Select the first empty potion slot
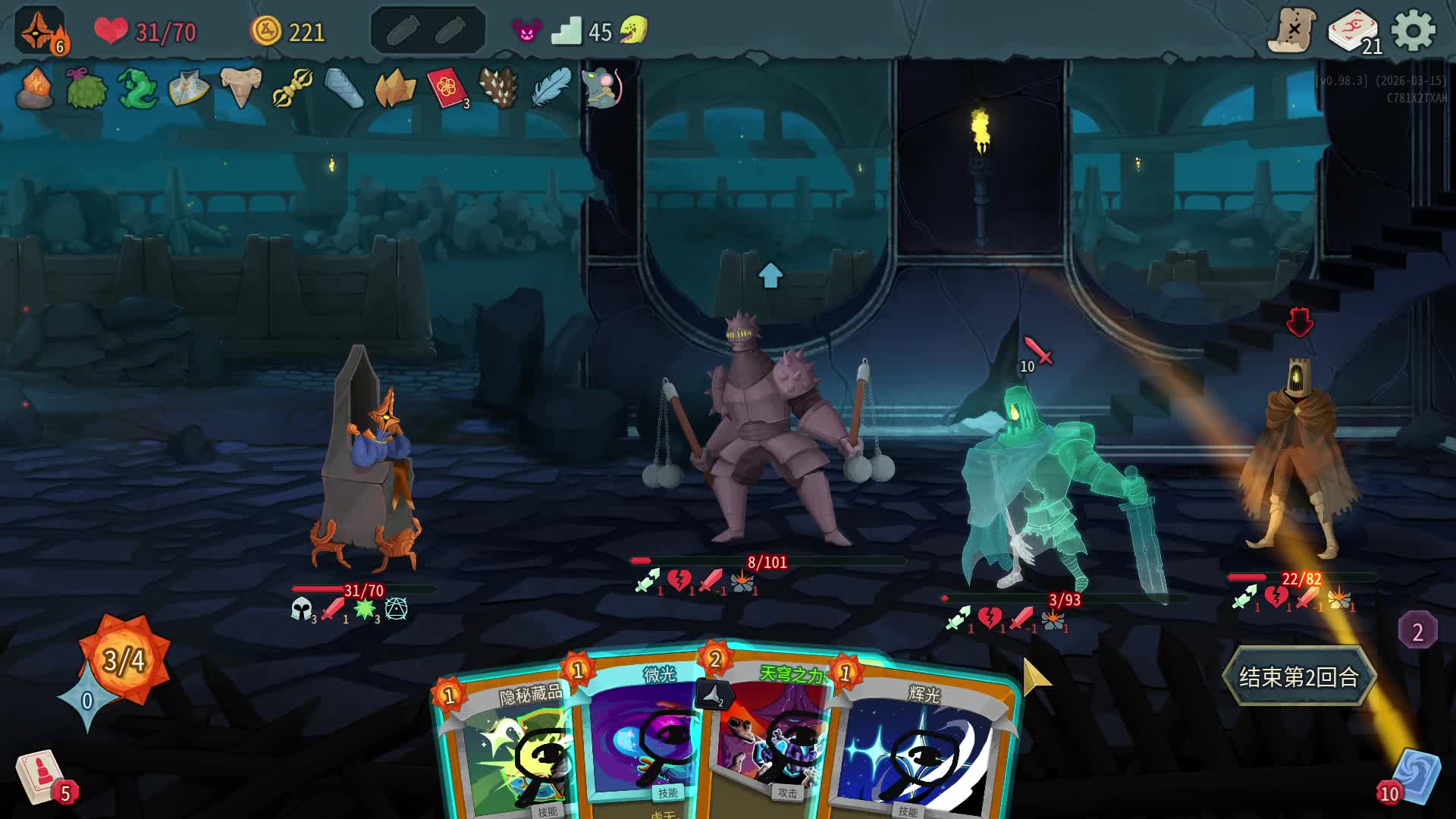The height and width of the screenshot is (819, 1456). click(x=402, y=31)
